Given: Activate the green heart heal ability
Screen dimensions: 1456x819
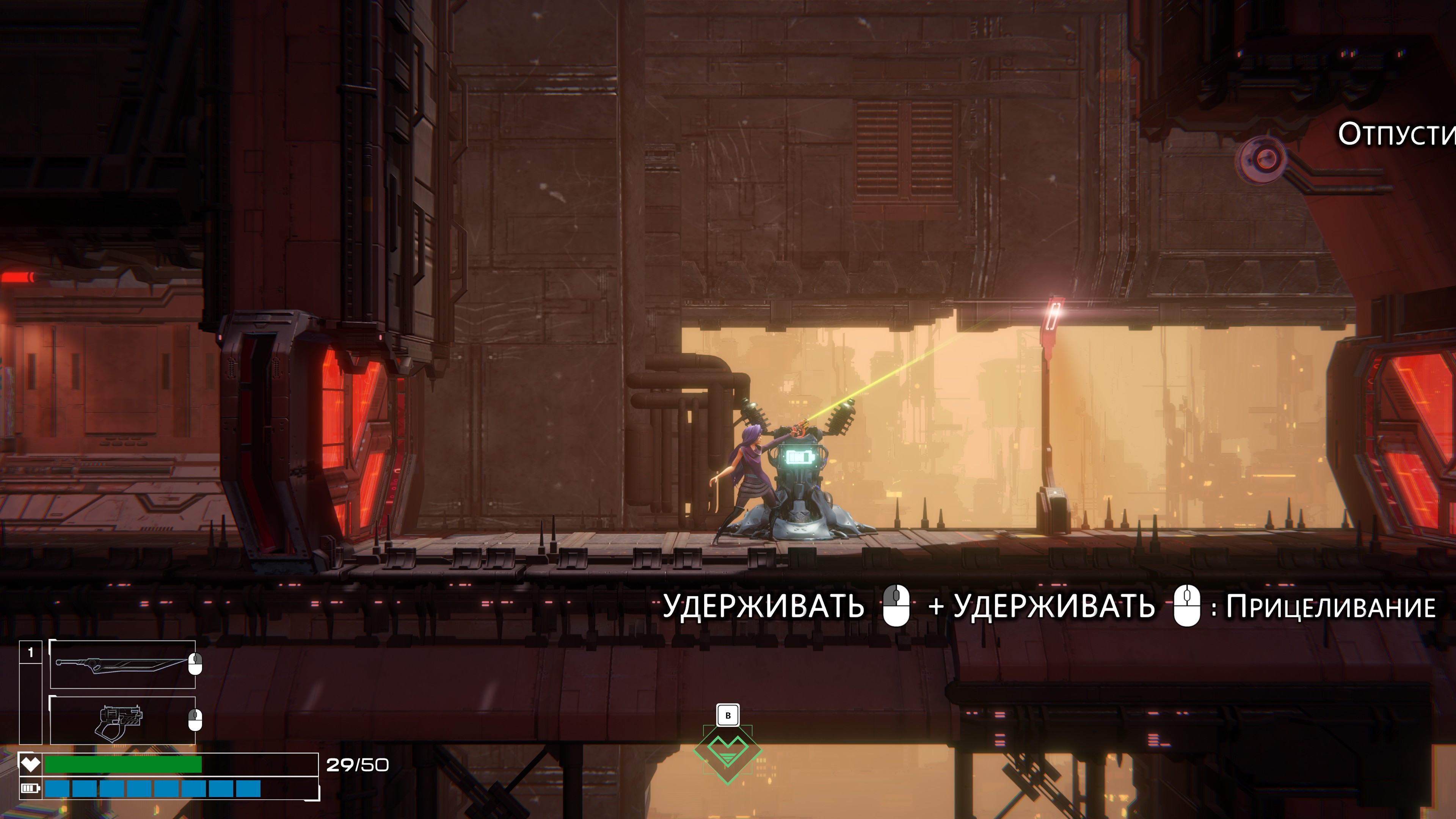Looking at the screenshot, I should 728,752.
